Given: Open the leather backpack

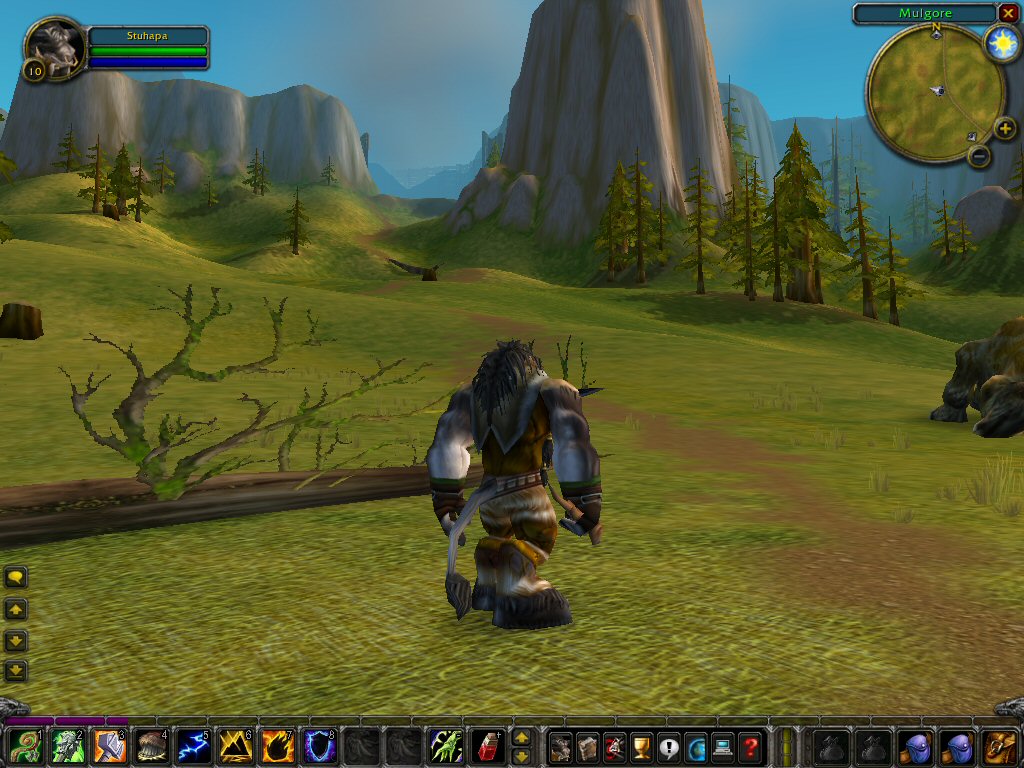Looking at the screenshot, I should pos(1000,746).
